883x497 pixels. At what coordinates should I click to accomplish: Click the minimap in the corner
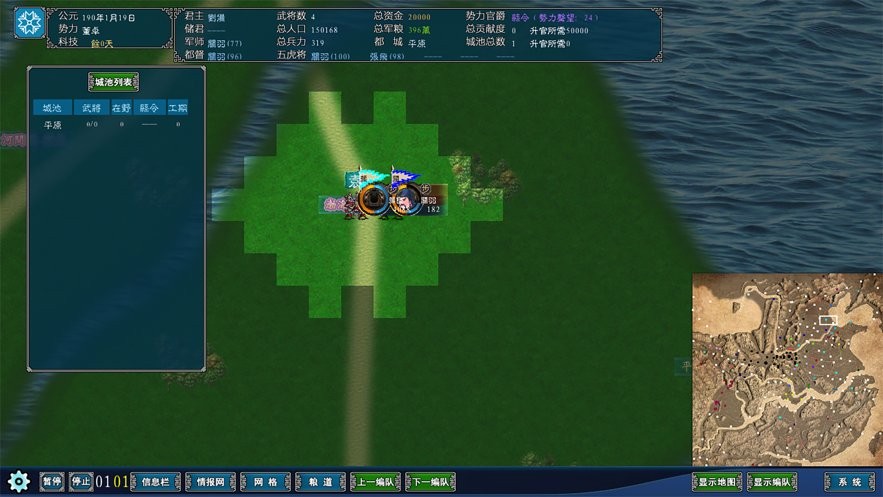click(787, 368)
